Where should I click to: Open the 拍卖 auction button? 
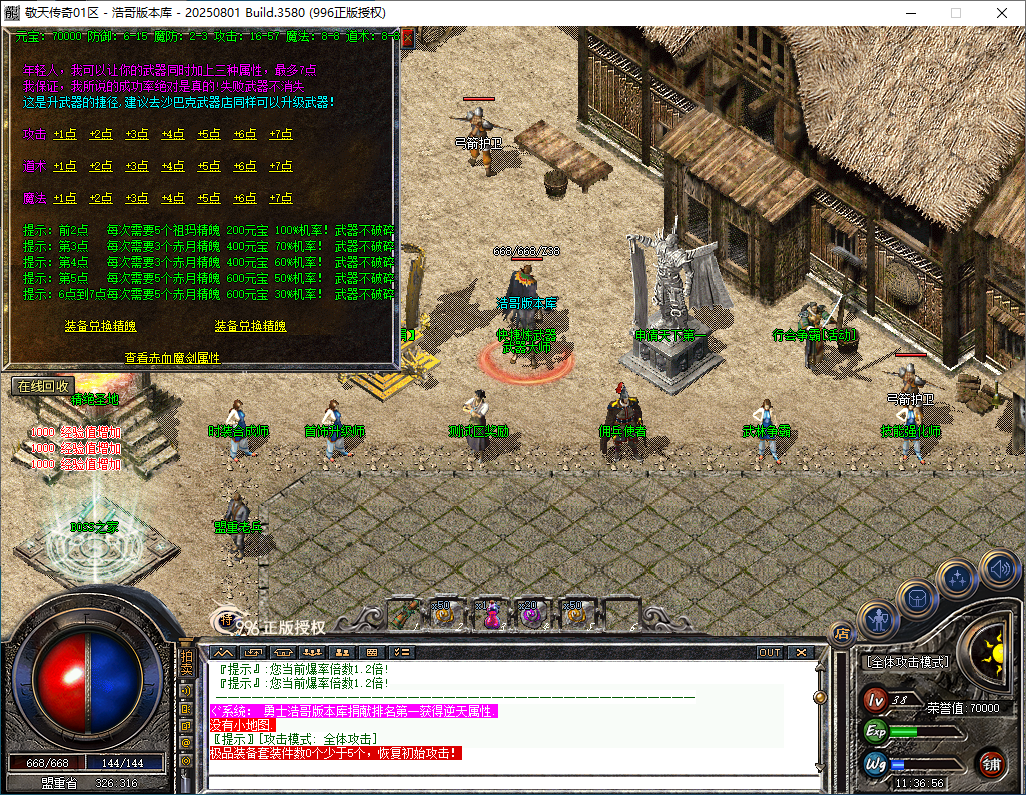coord(186,663)
